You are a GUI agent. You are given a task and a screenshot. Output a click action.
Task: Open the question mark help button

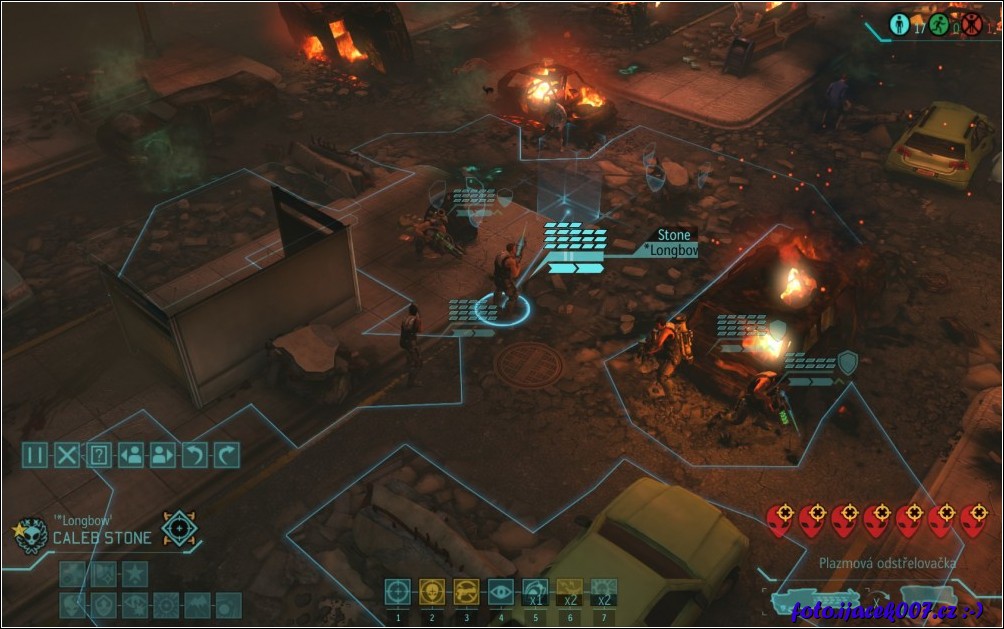click(x=99, y=455)
